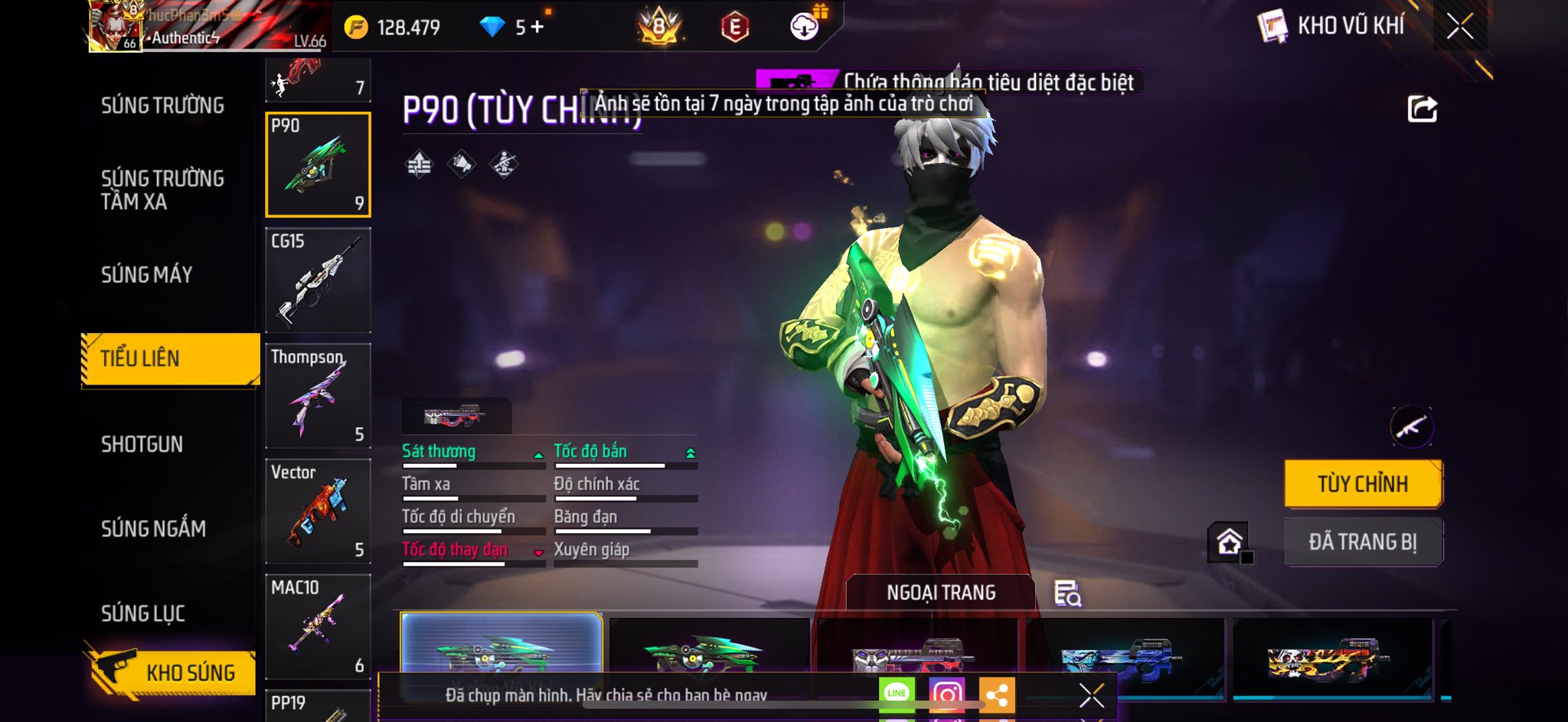Share screenshot via LINE
Viewport: 1568px width, 722px height.
click(897, 694)
